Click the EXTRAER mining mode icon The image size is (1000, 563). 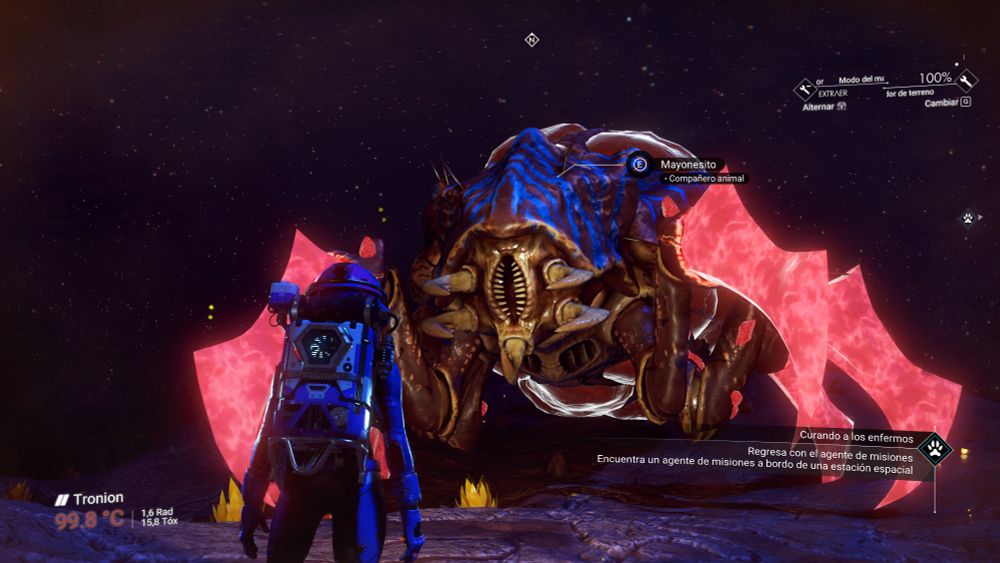click(805, 89)
